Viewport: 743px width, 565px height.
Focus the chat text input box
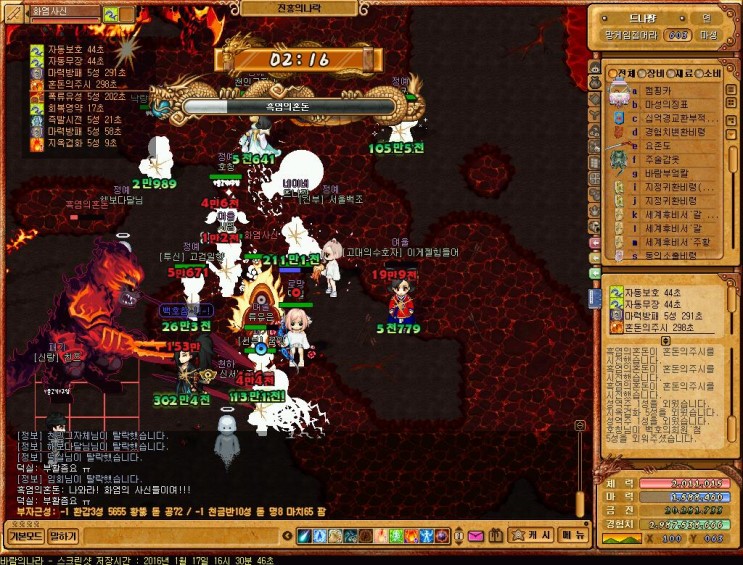click(180, 537)
